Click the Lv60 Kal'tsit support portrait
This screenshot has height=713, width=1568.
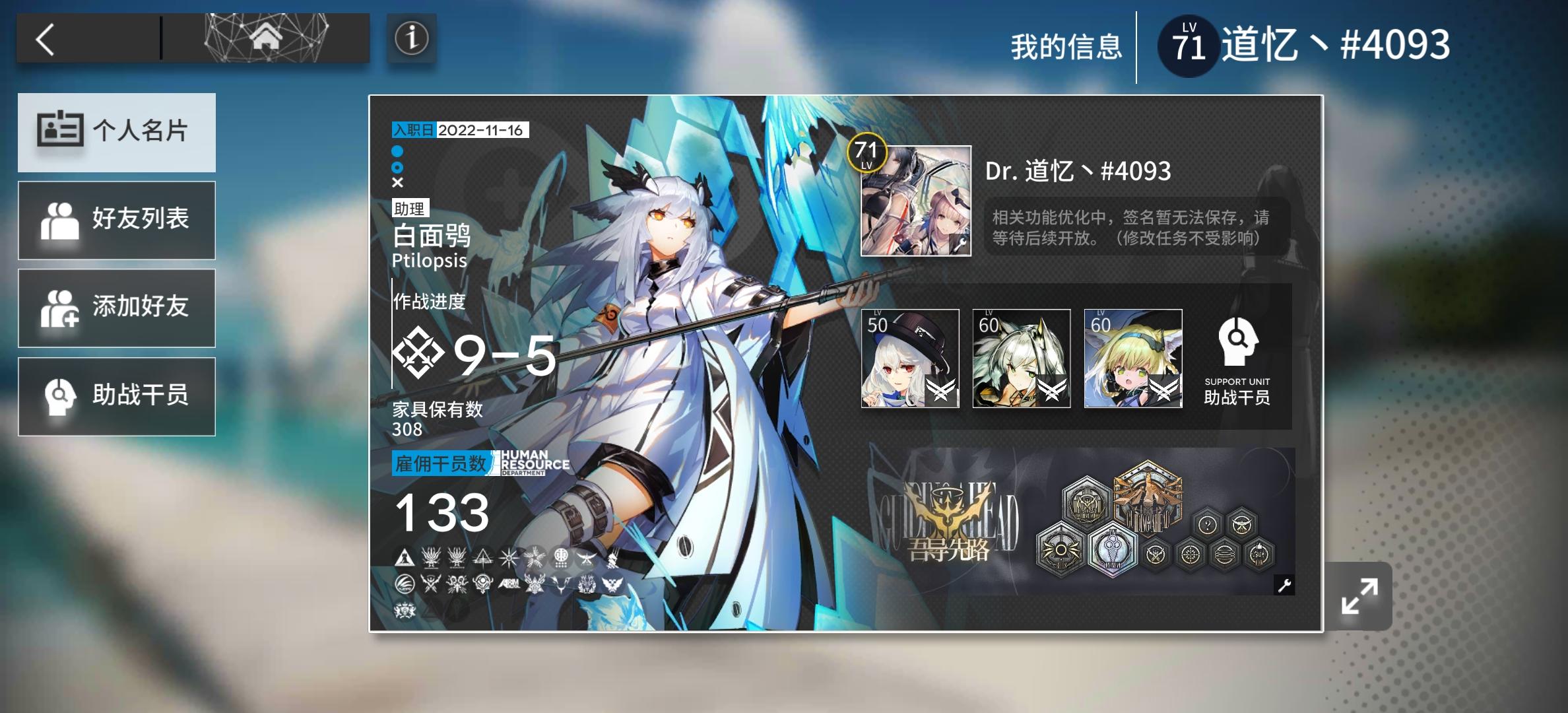(1022, 359)
